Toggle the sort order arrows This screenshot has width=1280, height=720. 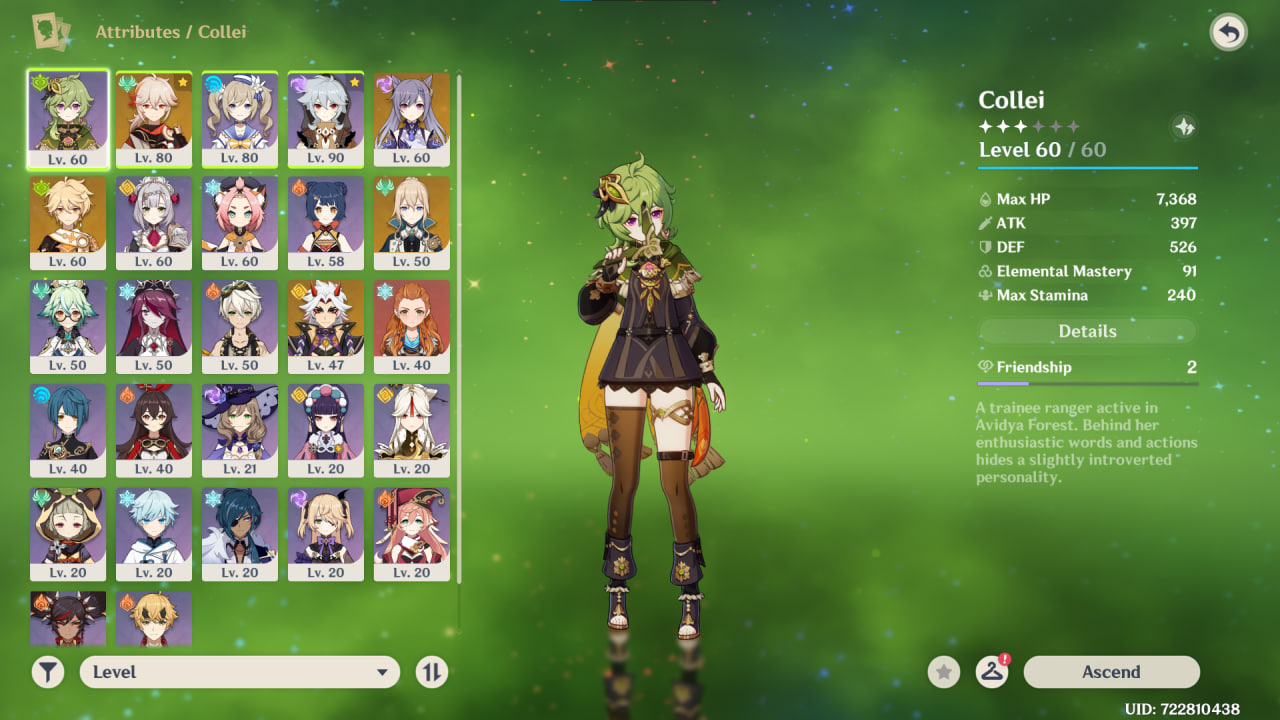coord(432,672)
